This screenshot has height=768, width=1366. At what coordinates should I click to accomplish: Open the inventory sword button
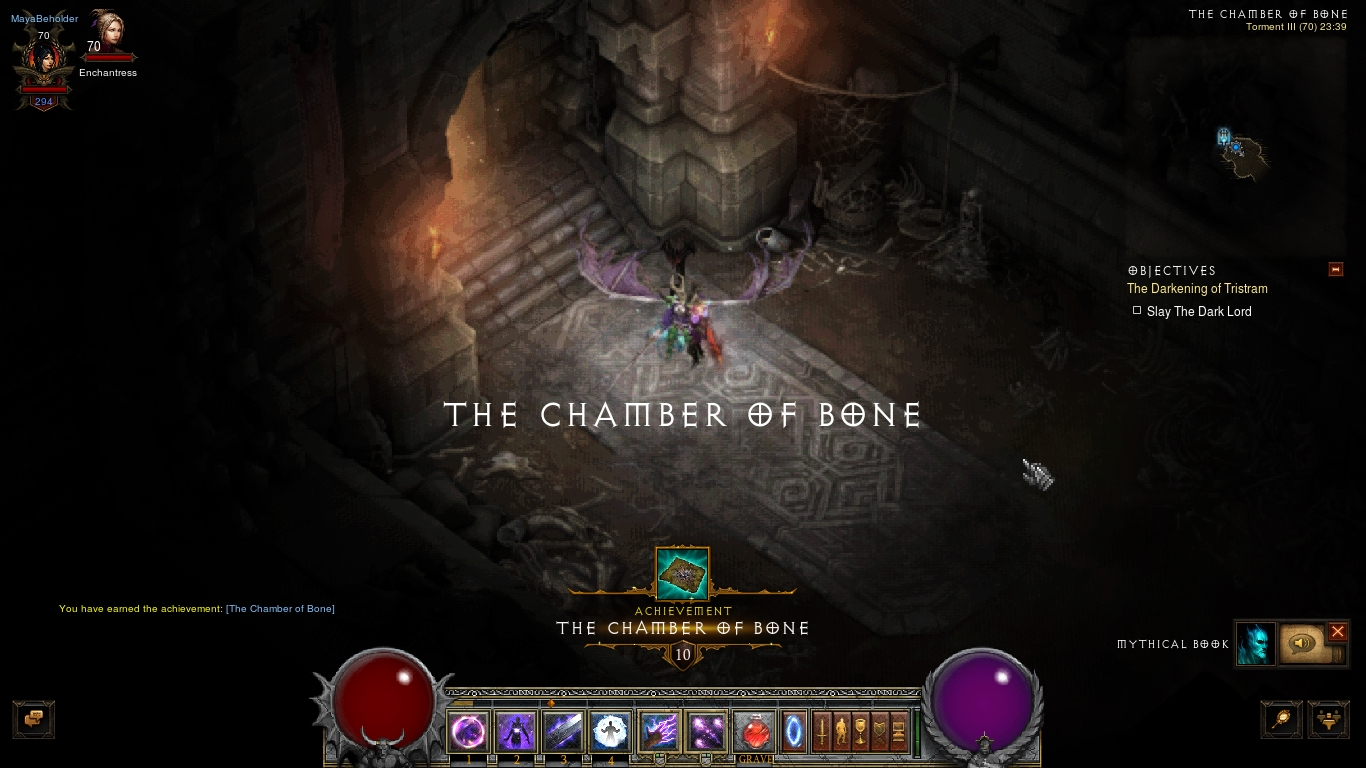821,732
